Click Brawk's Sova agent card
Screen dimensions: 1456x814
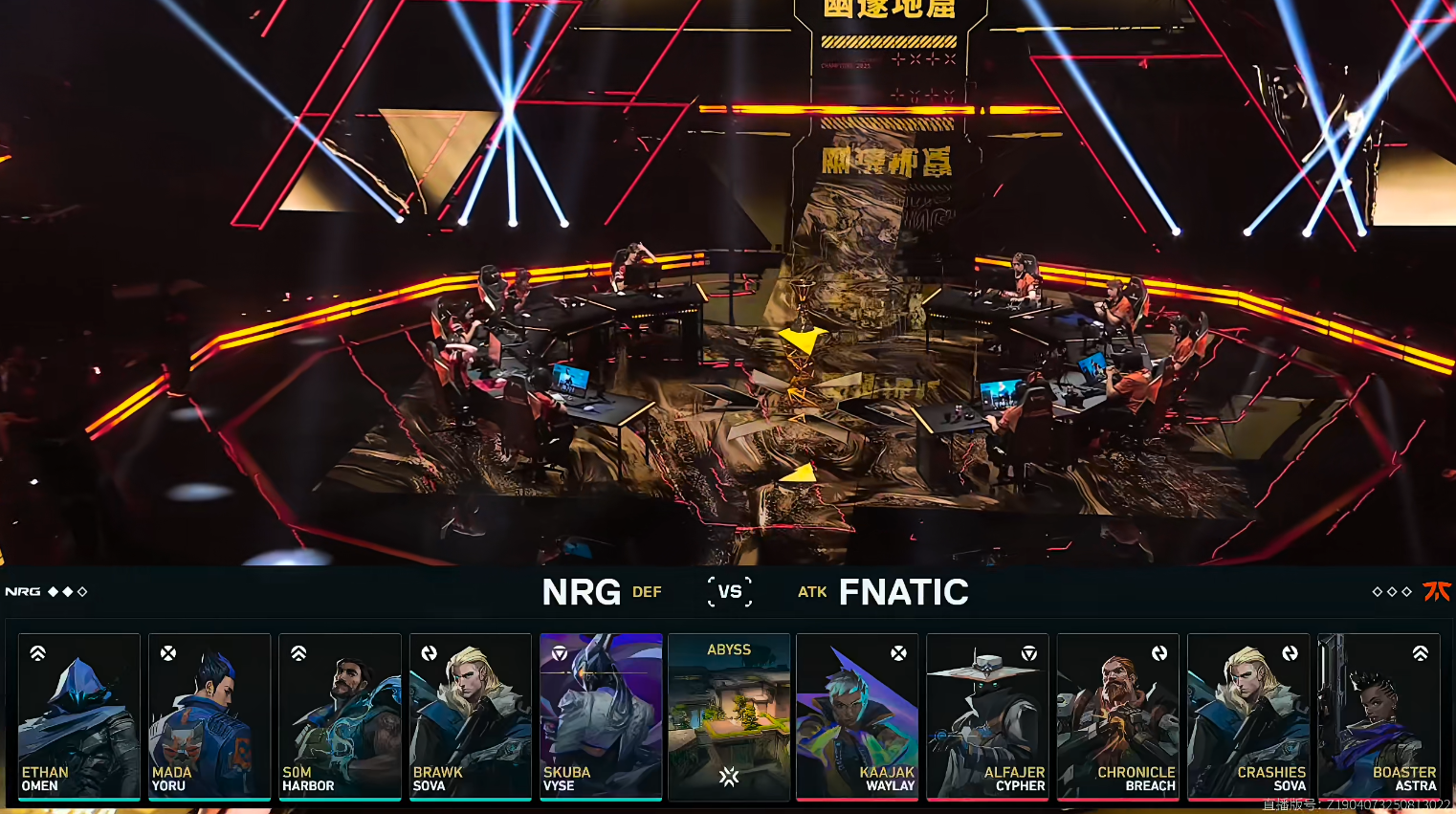(470, 715)
